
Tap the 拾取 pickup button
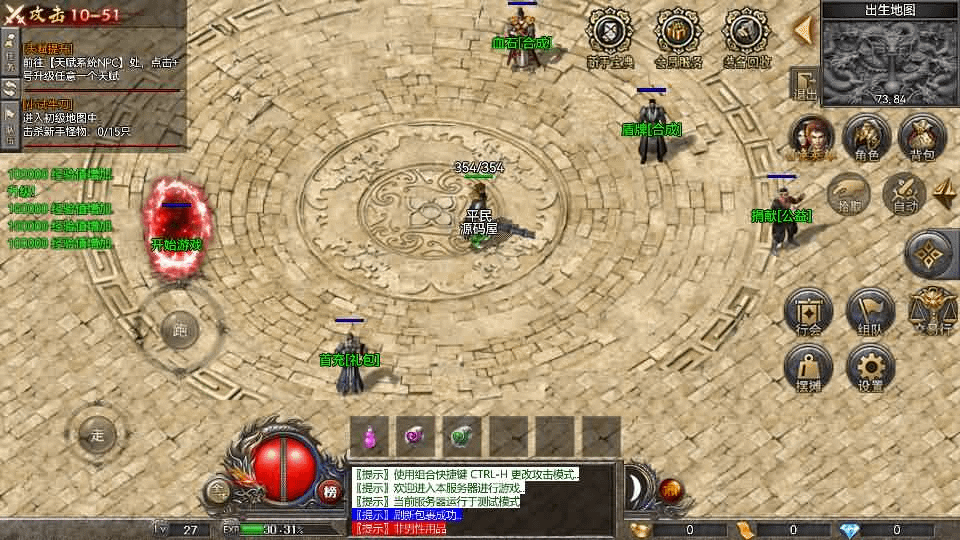point(848,193)
